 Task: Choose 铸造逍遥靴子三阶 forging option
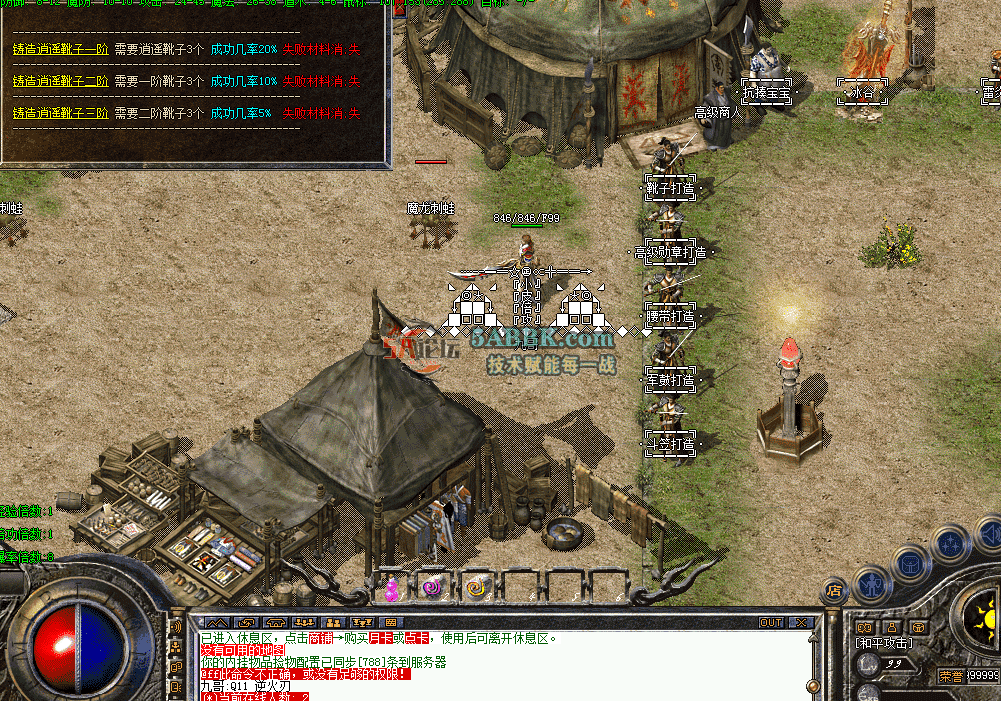click(x=61, y=113)
